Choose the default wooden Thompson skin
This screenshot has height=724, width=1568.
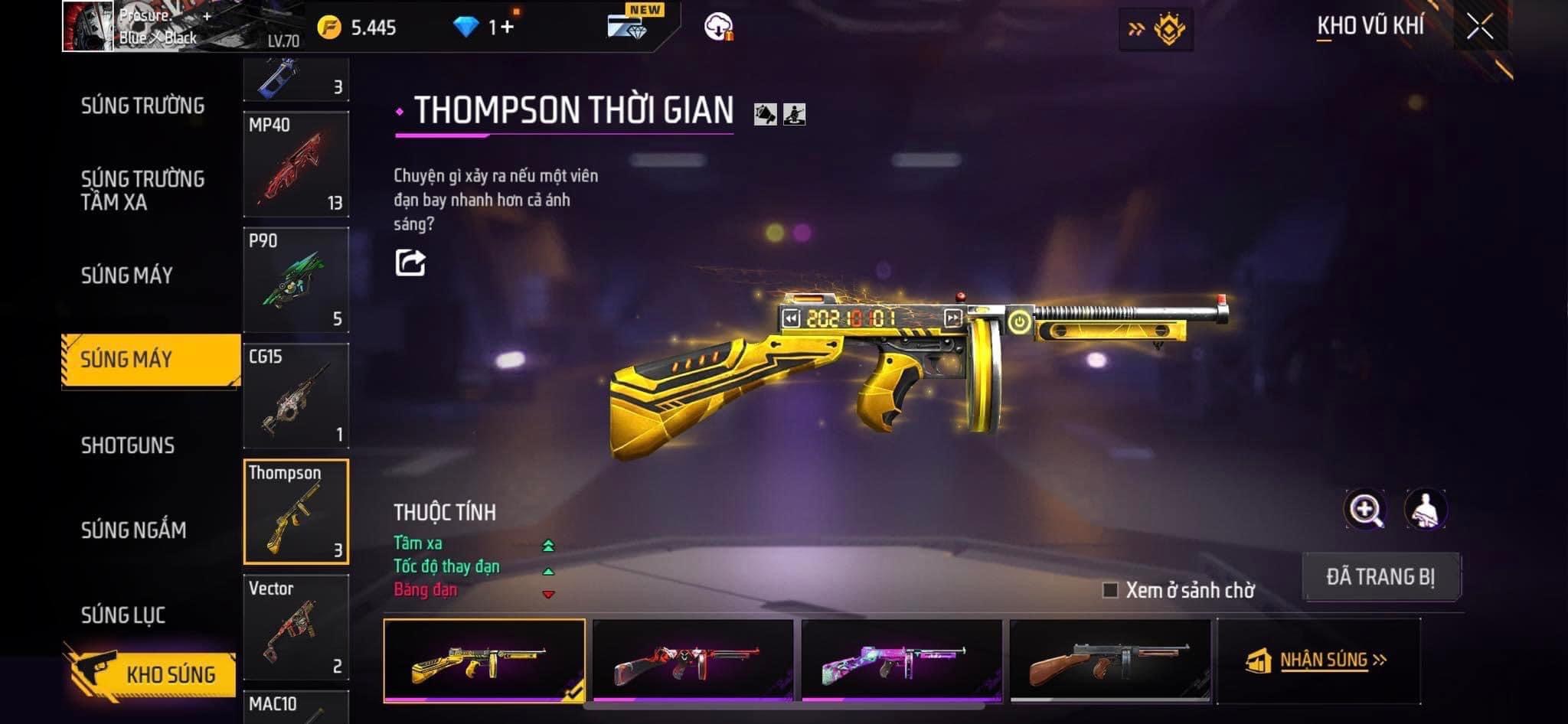1110,661
